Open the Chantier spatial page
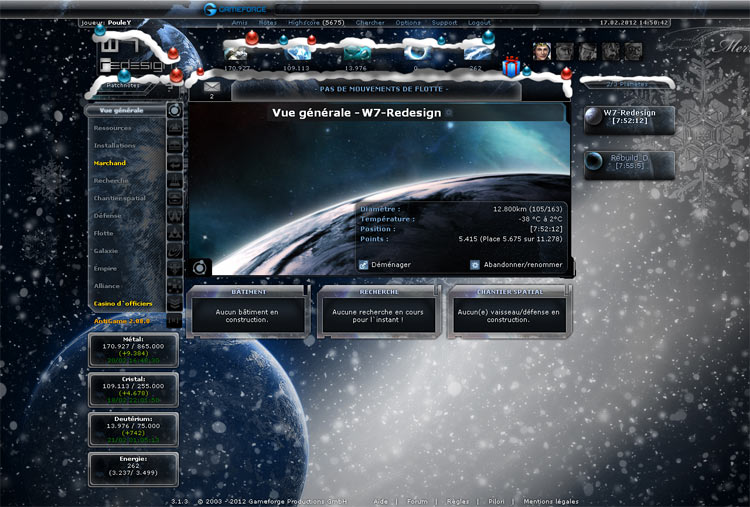This screenshot has width=750, height=507. (120, 198)
